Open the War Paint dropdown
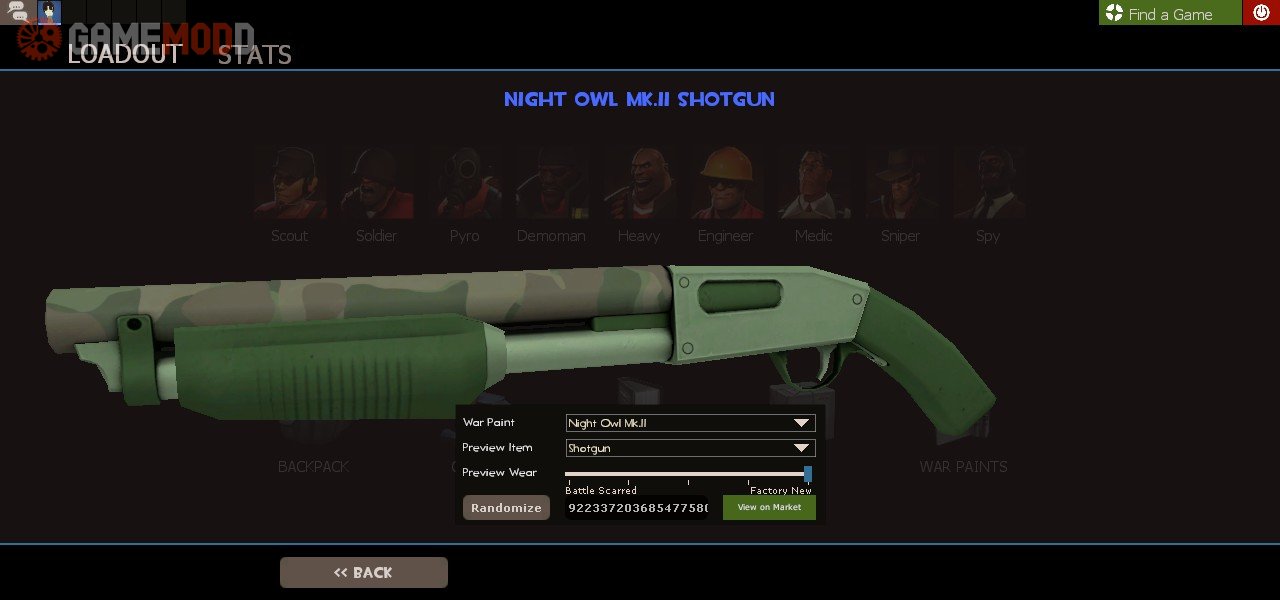This screenshot has height=600, width=1280. point(690,423)
